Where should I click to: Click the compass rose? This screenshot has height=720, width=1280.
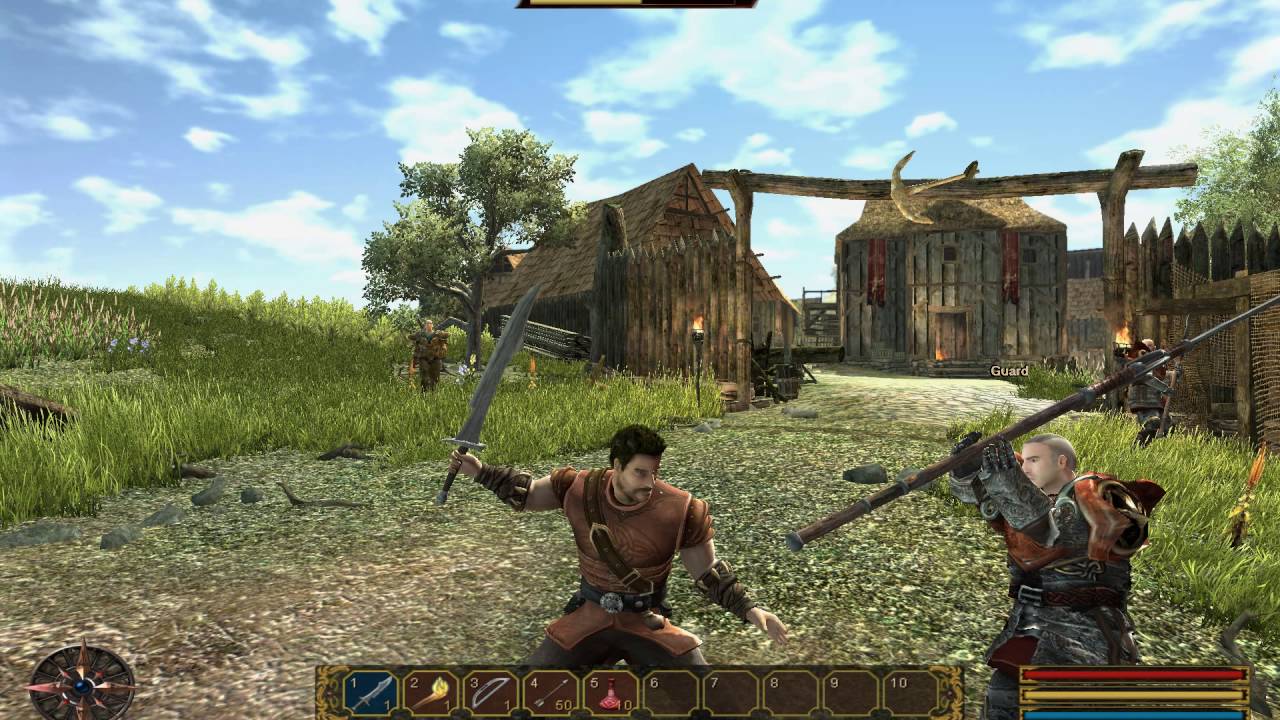tap(81, 684)
